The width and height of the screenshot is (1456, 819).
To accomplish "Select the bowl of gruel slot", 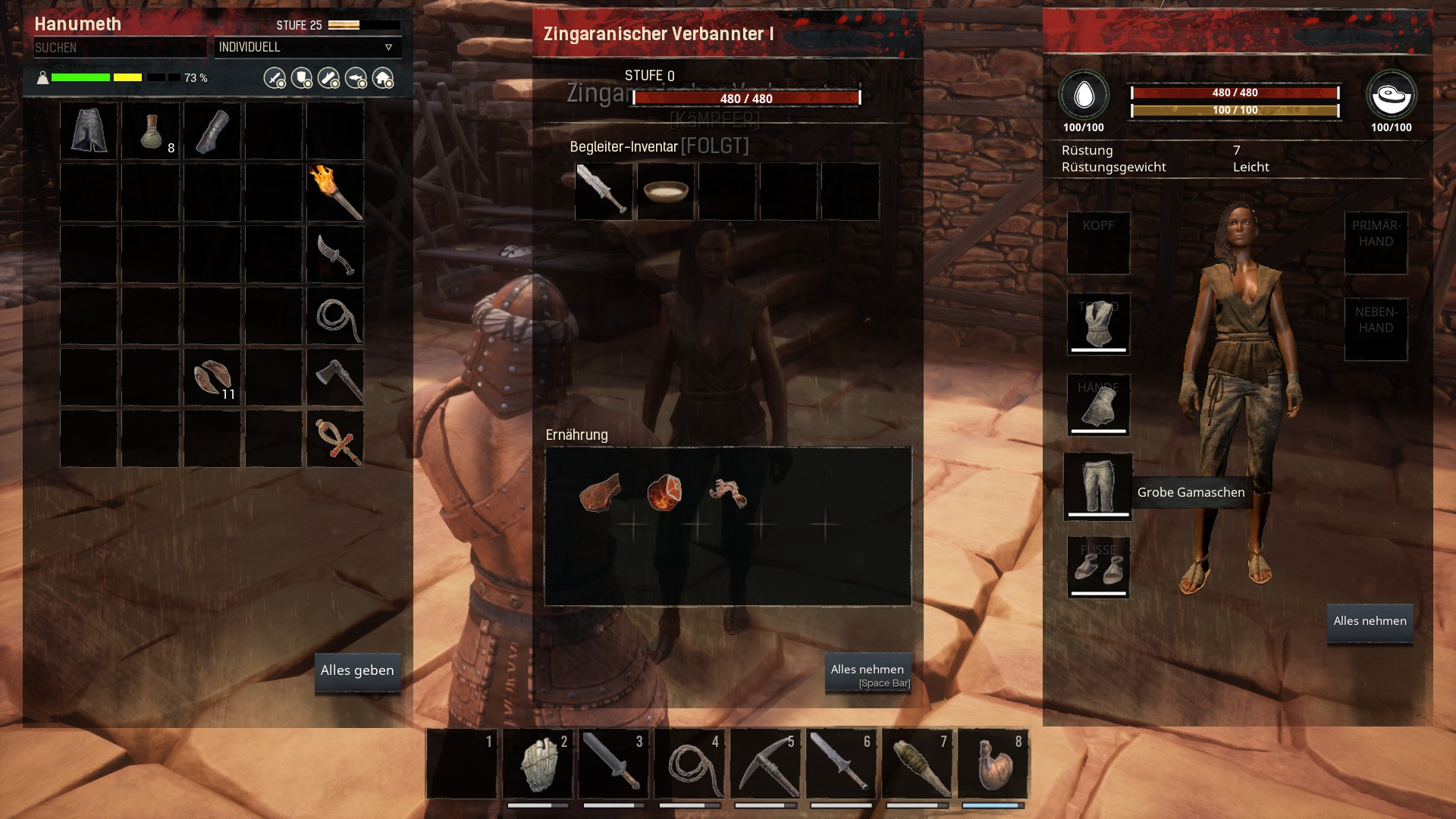I will click(666, 191).
